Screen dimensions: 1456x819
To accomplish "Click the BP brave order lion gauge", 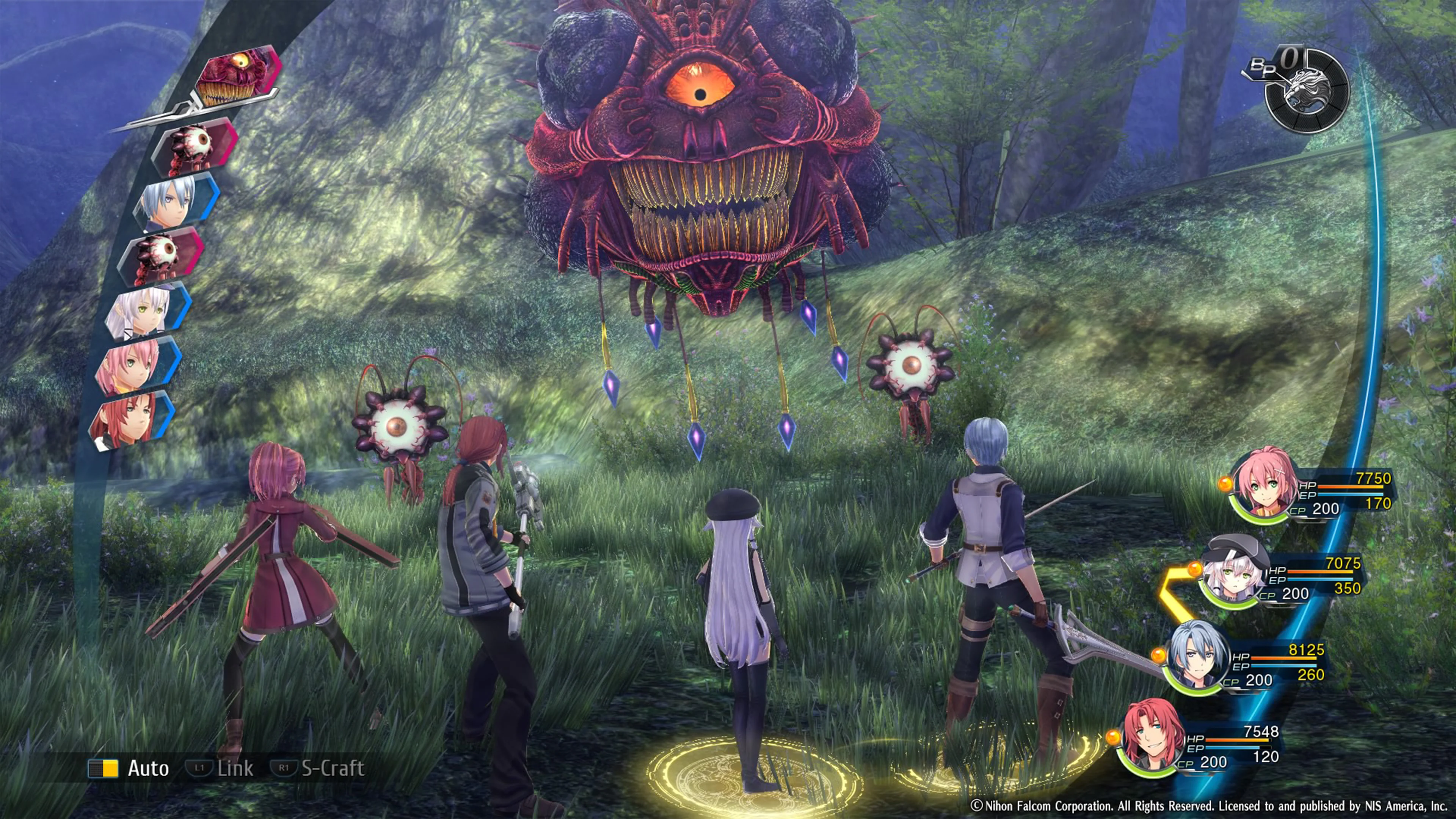I will (x=1307, y=92).
